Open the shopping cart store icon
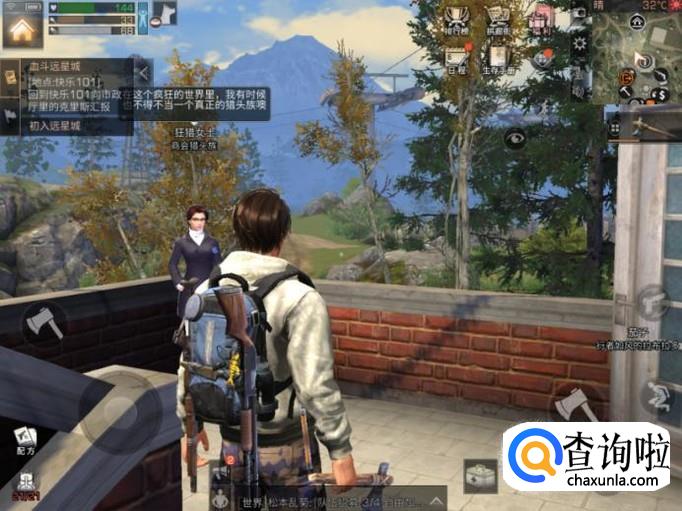Screen dimensions: 682x511 click(x=499, y=20)
